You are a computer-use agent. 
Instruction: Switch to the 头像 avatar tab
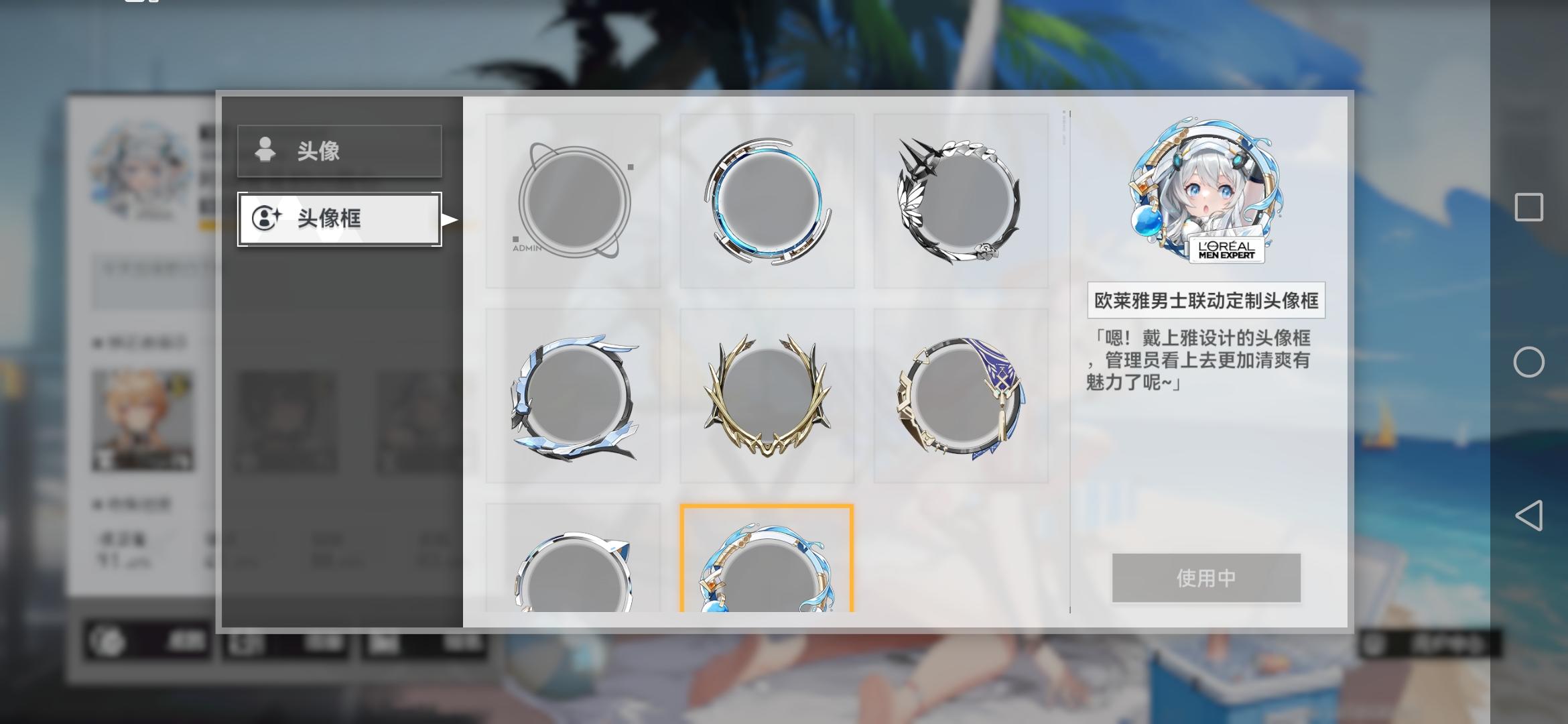[338, 151]
